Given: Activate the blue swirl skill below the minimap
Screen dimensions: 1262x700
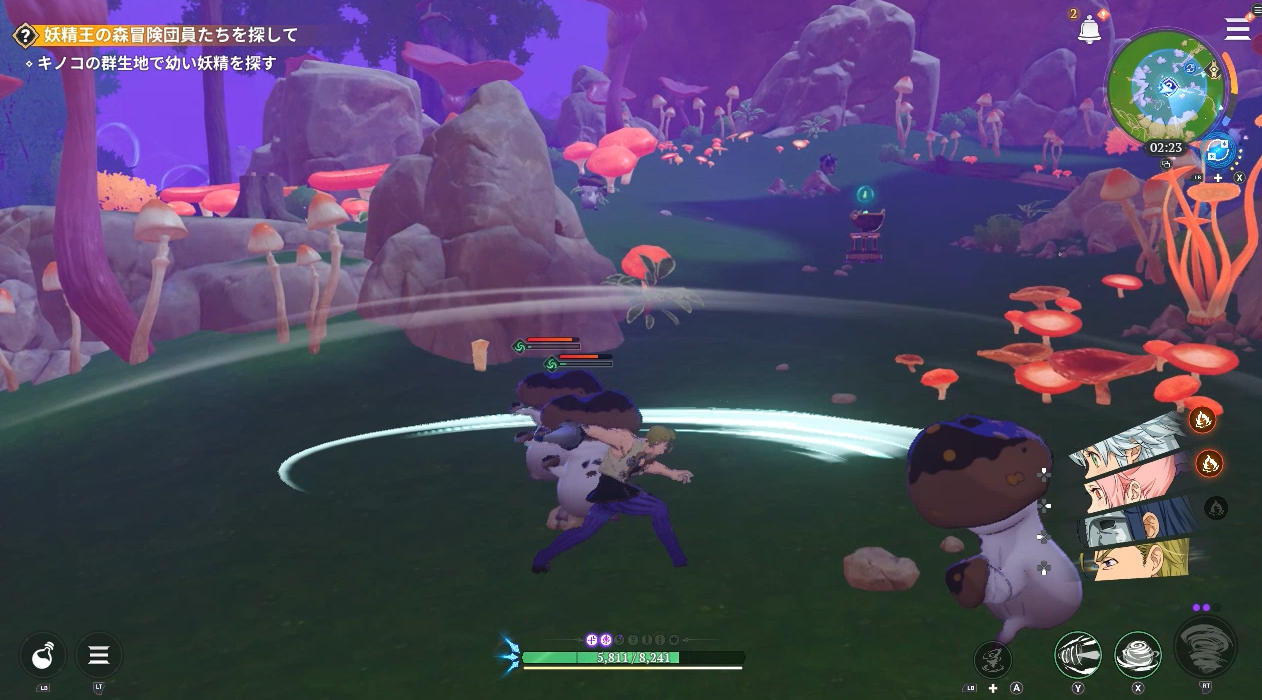Looking at the screenshot, I should click(x=1218, y=152).
